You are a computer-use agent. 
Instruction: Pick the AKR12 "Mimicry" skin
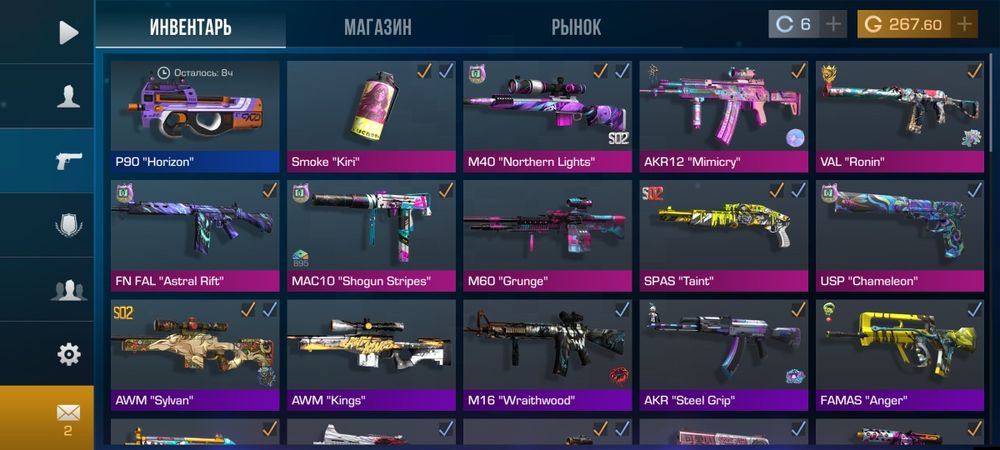723,115
